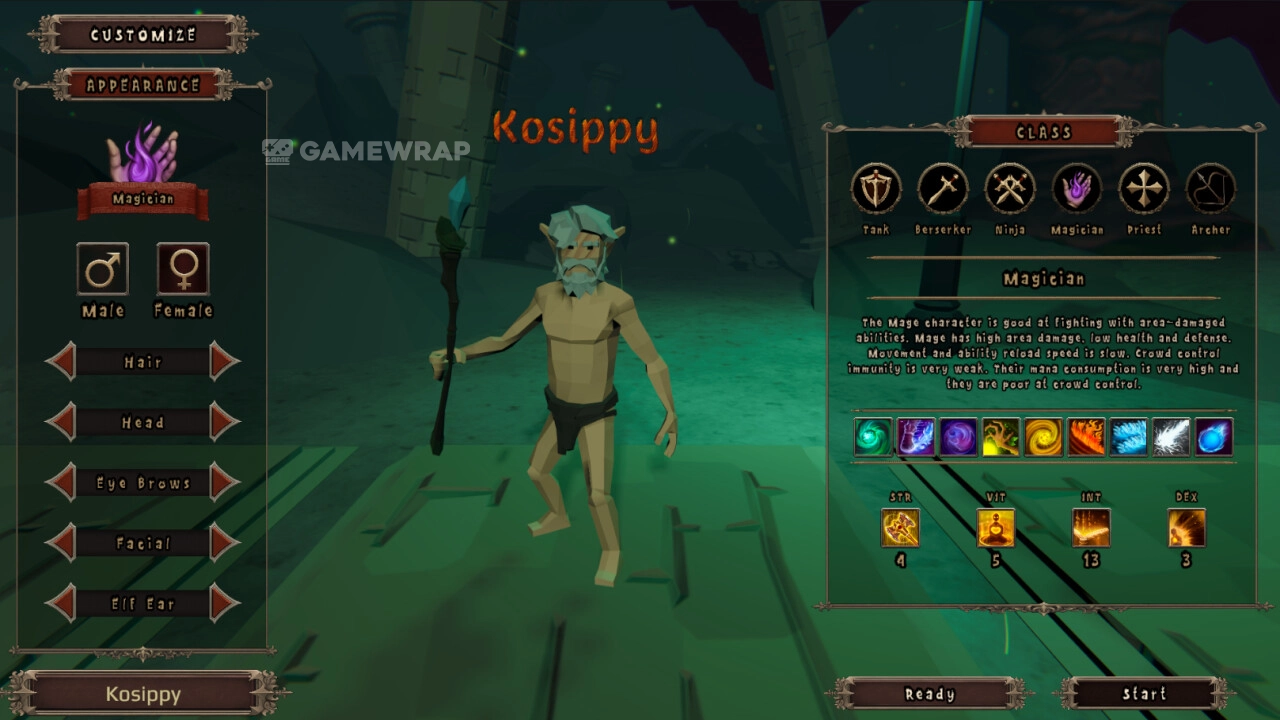Switch to the Priest class
Image resolution: width=1280 pixels, height=720 pixels.
(1144, 189)
